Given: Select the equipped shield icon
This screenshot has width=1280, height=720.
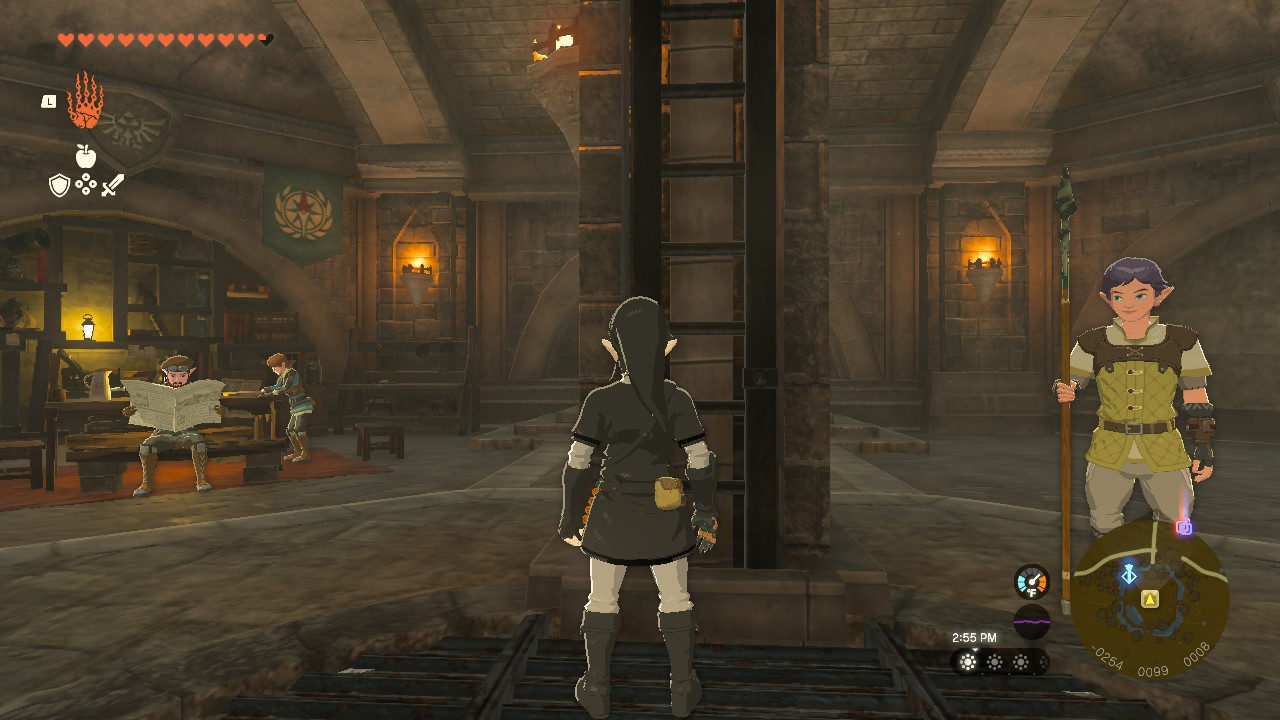Looking at the screenshot, I should coord(57,183).
